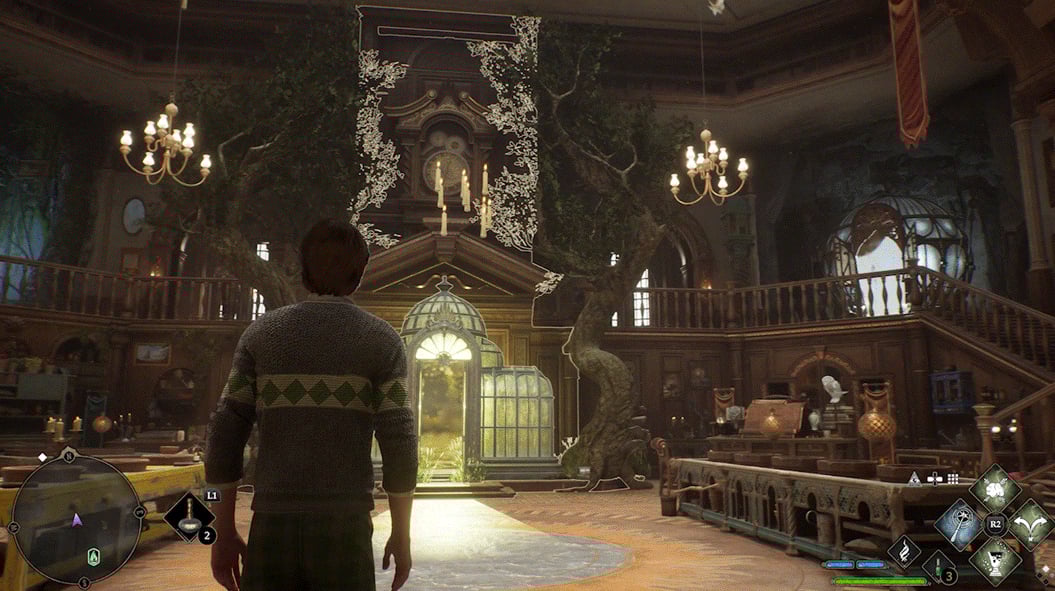Image resolution: width=1055 pixels, height=591 pixels.
Task: Use the healing potion with count 3
Action: pyautogui.click(x=938, y=566)
